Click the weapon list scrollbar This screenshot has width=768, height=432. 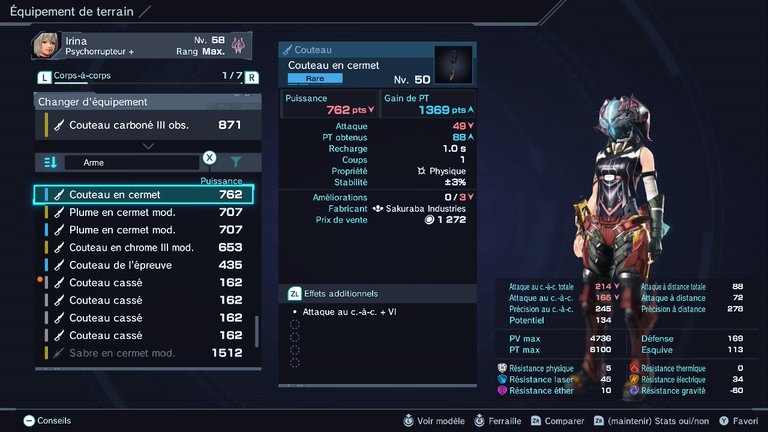(257, 331)
